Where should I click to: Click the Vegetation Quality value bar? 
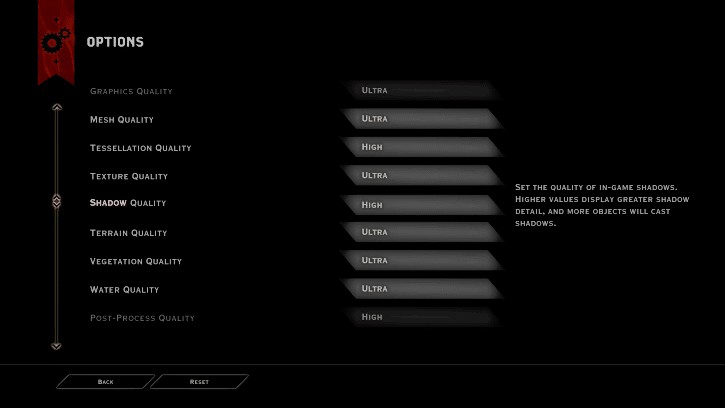pyautogui.click(x=420, y=260)
